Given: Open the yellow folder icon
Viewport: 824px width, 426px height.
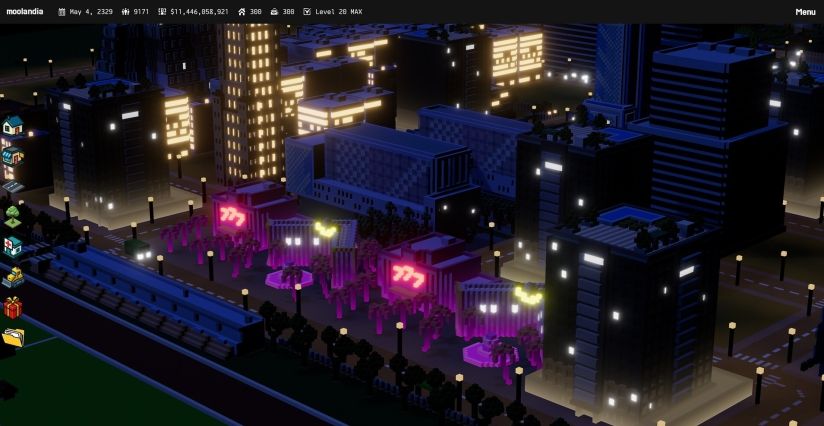Looking at the screenshot, I should click(x=12, y=337).
